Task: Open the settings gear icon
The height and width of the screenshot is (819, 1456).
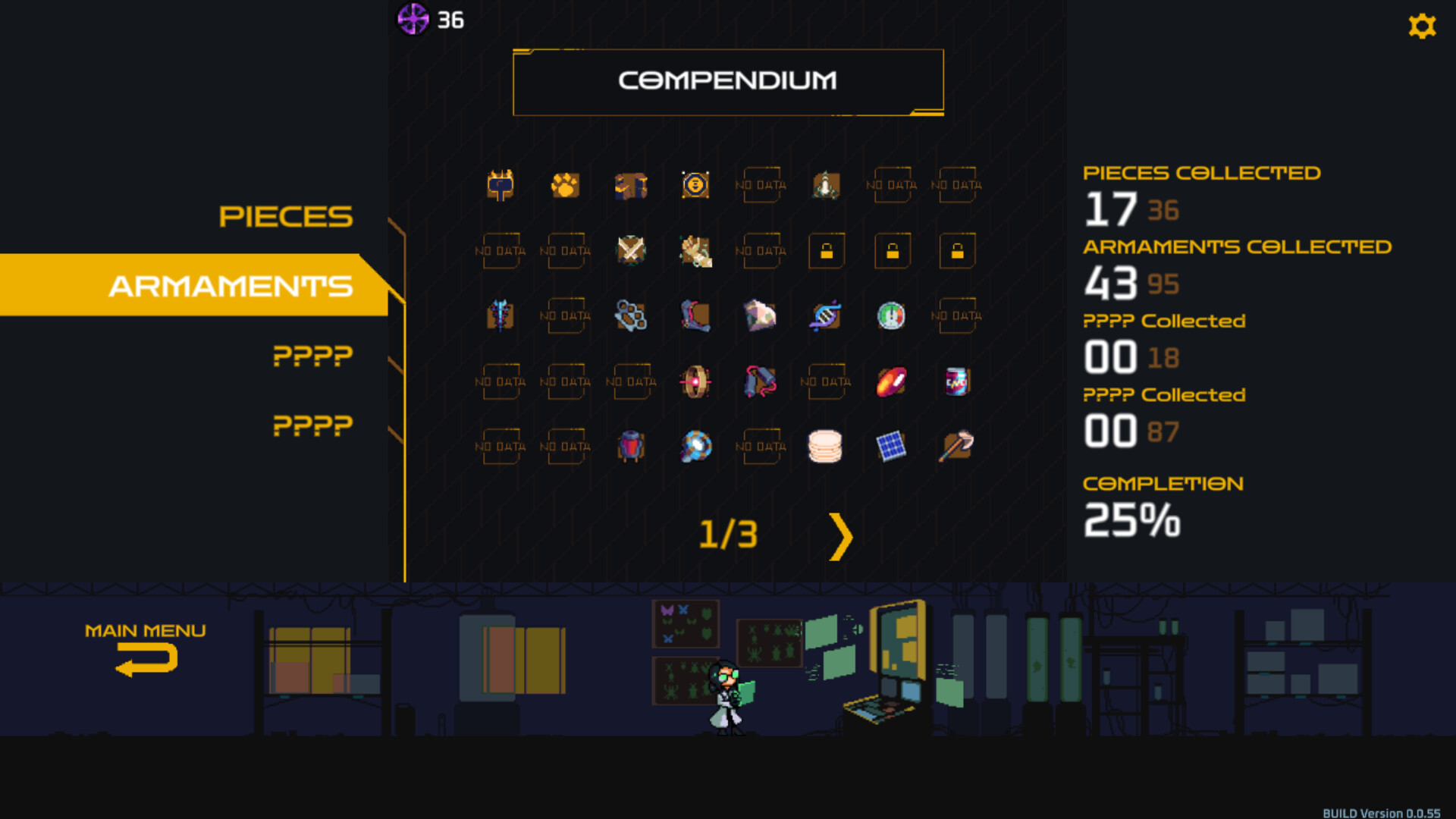Action: coord(1422,26)
